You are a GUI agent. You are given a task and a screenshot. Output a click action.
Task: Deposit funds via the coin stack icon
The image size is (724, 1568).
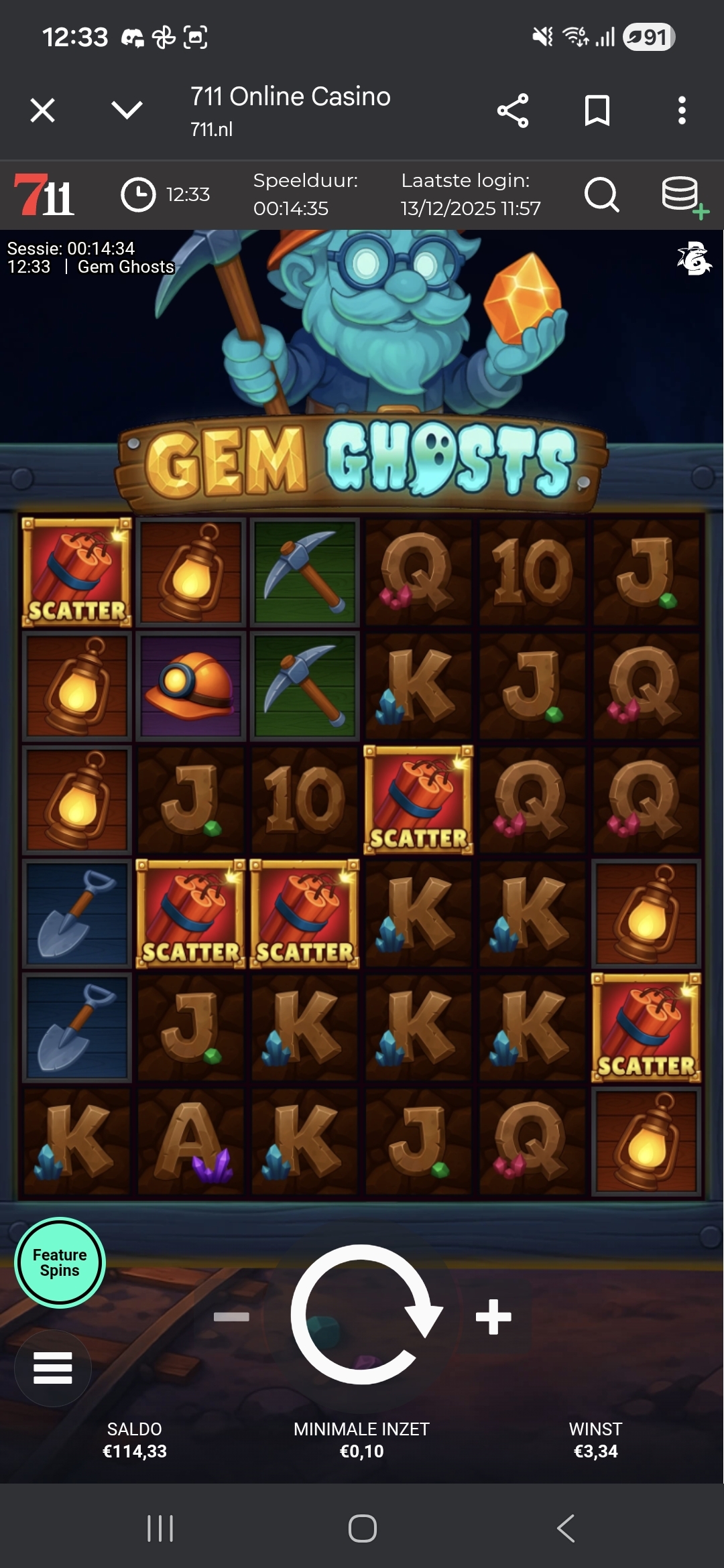coord(682,196)
